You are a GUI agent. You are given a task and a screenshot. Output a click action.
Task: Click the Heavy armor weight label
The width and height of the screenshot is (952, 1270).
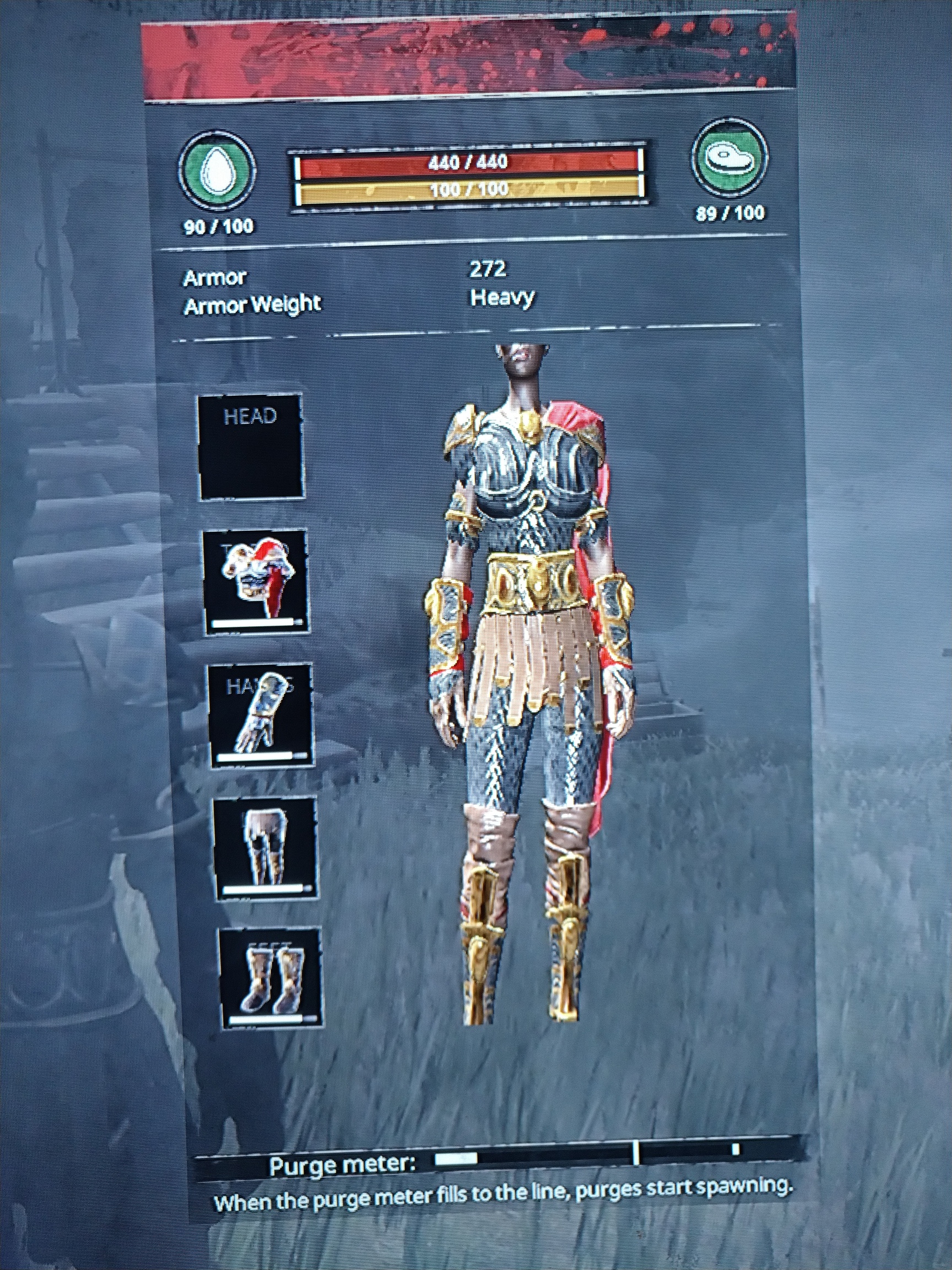pyautogui.click(x=501, y=297)
